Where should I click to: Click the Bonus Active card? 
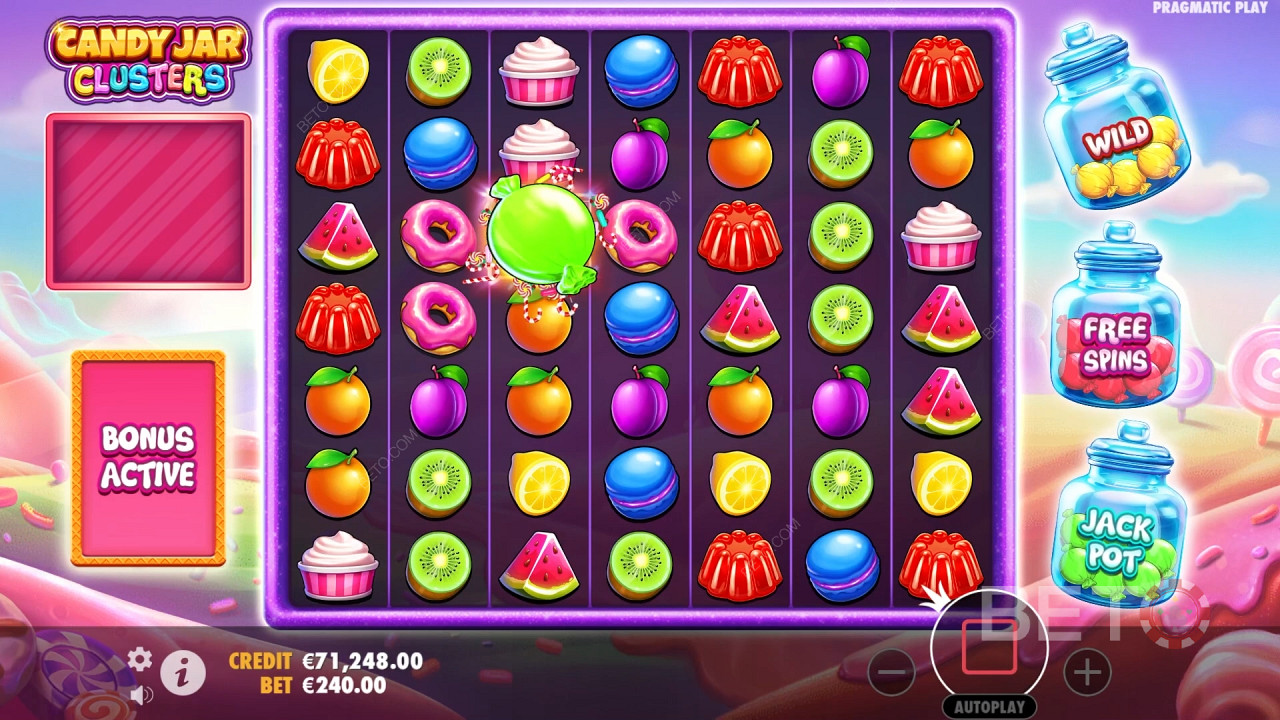click(148, 457)
